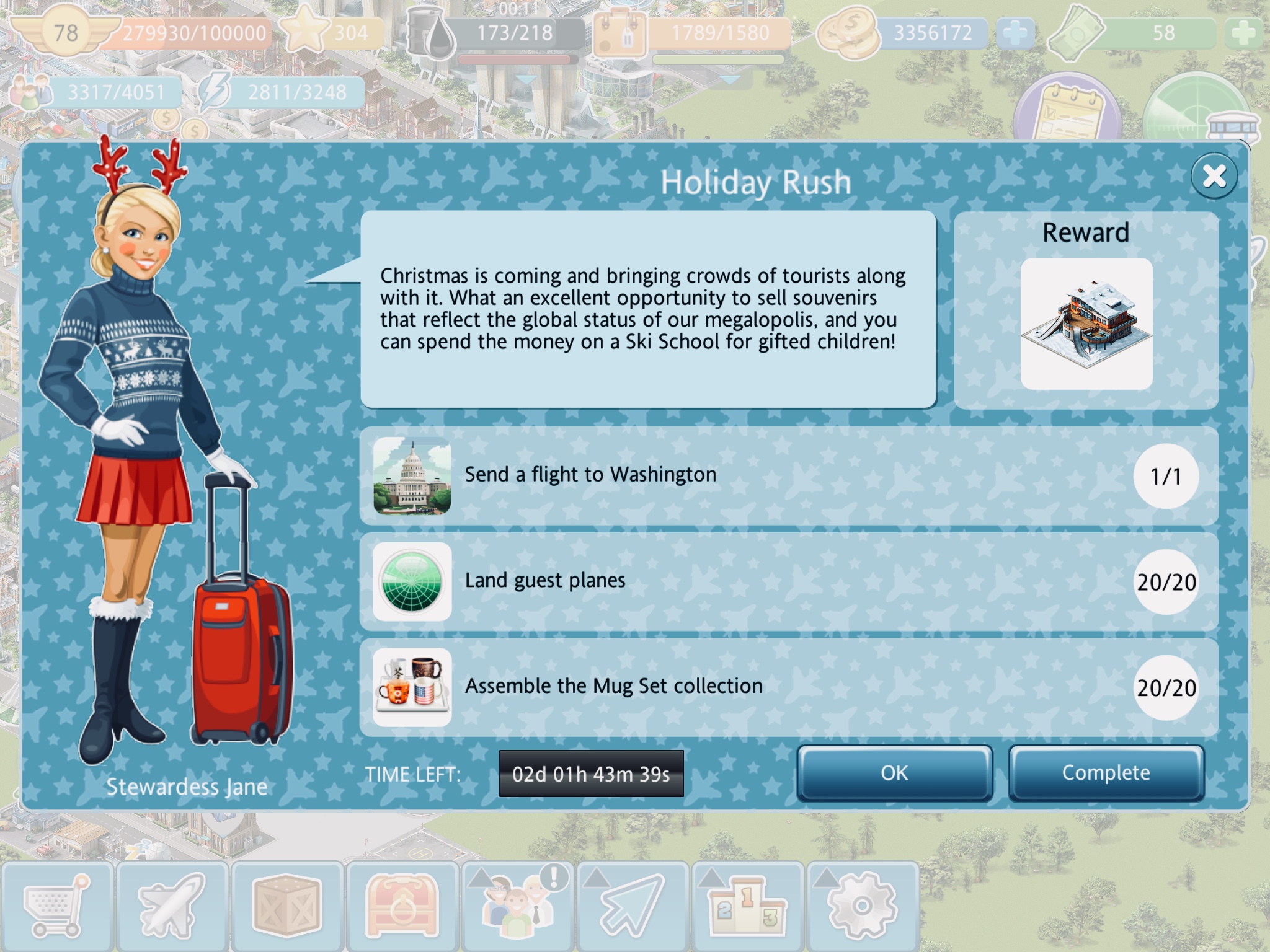View the podium leaderboard rankings
The height and width of the screenshot is (952, 1270).
click(748, 906)
